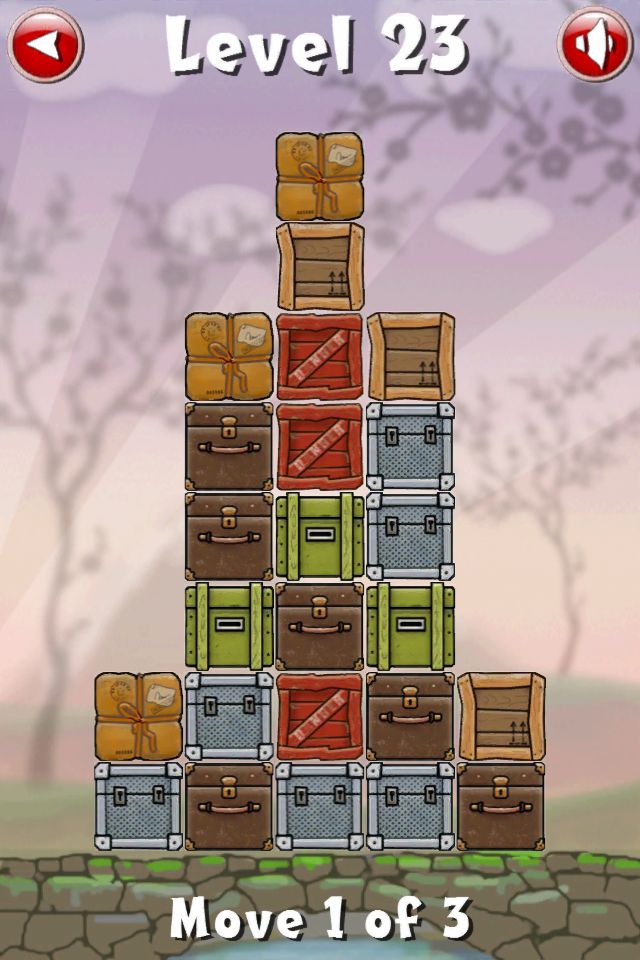The height and width of the screenshot is (960, 640).
Task: Go back using the red arrow button
Action: [45, 45]
